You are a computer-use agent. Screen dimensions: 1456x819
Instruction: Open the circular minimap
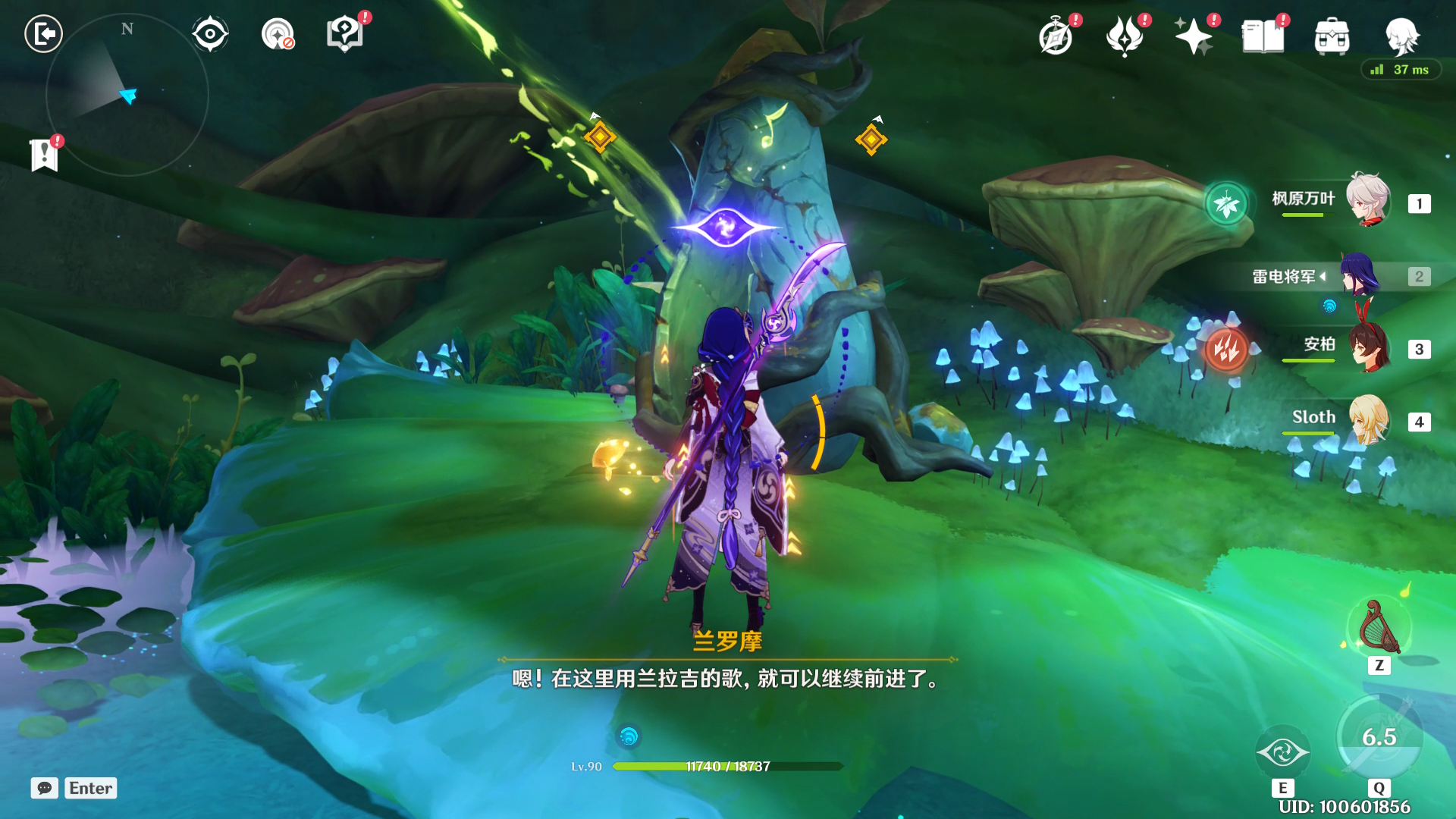coord(127,96)
